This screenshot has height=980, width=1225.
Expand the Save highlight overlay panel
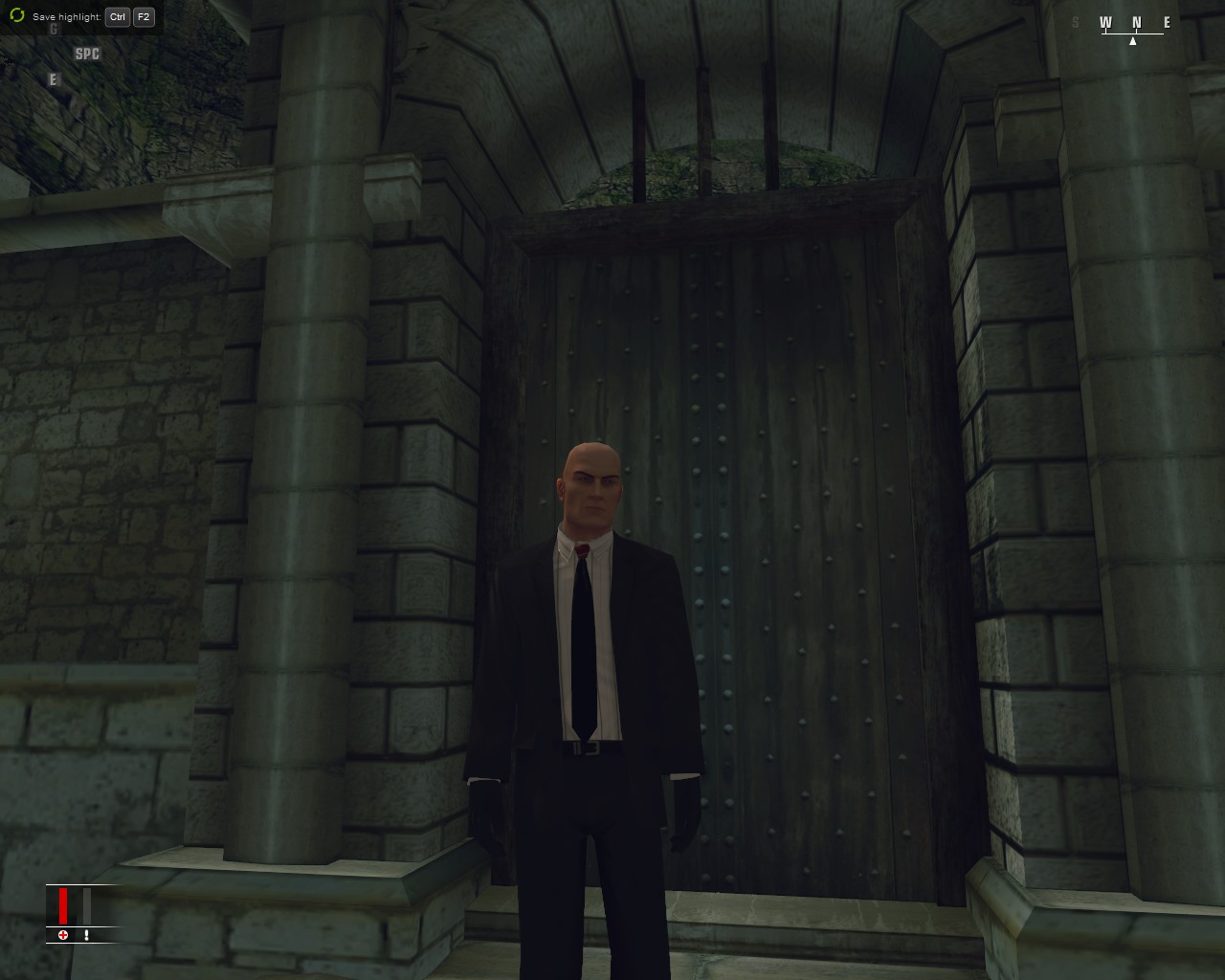coord(81,16)
